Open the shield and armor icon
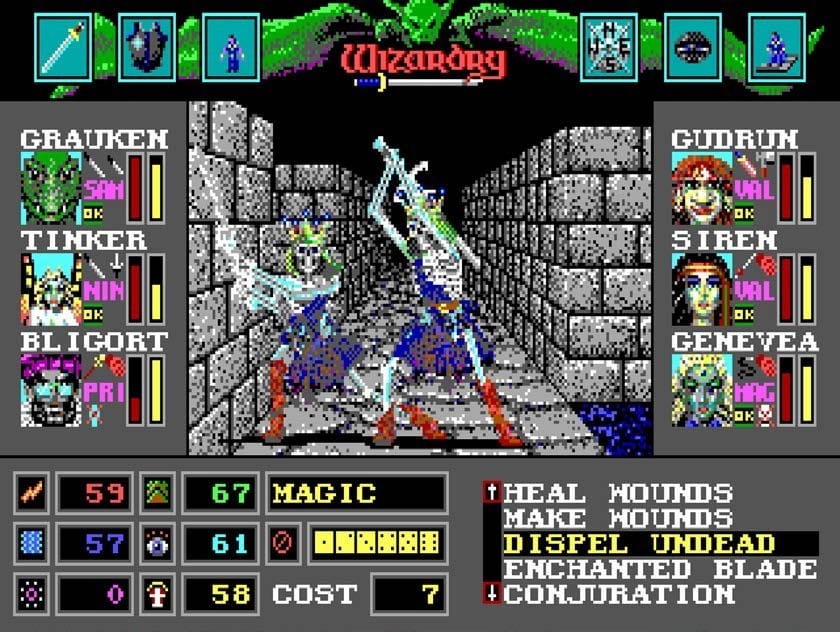Screen dimensions: 840x632 pyautogui.click(x=148, y=47)
